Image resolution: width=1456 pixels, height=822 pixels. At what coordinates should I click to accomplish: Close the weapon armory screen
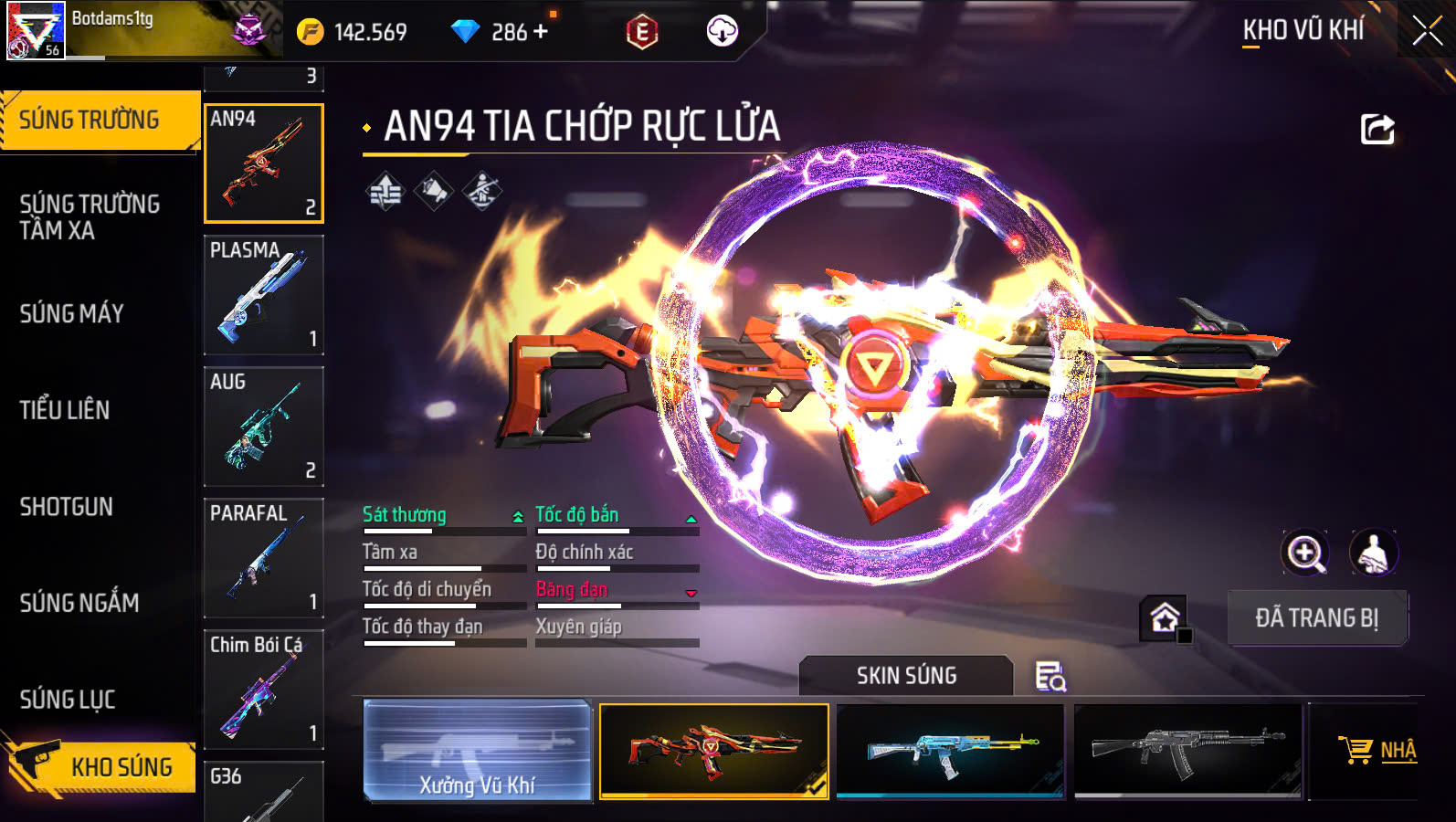[x=1427, y=32]
